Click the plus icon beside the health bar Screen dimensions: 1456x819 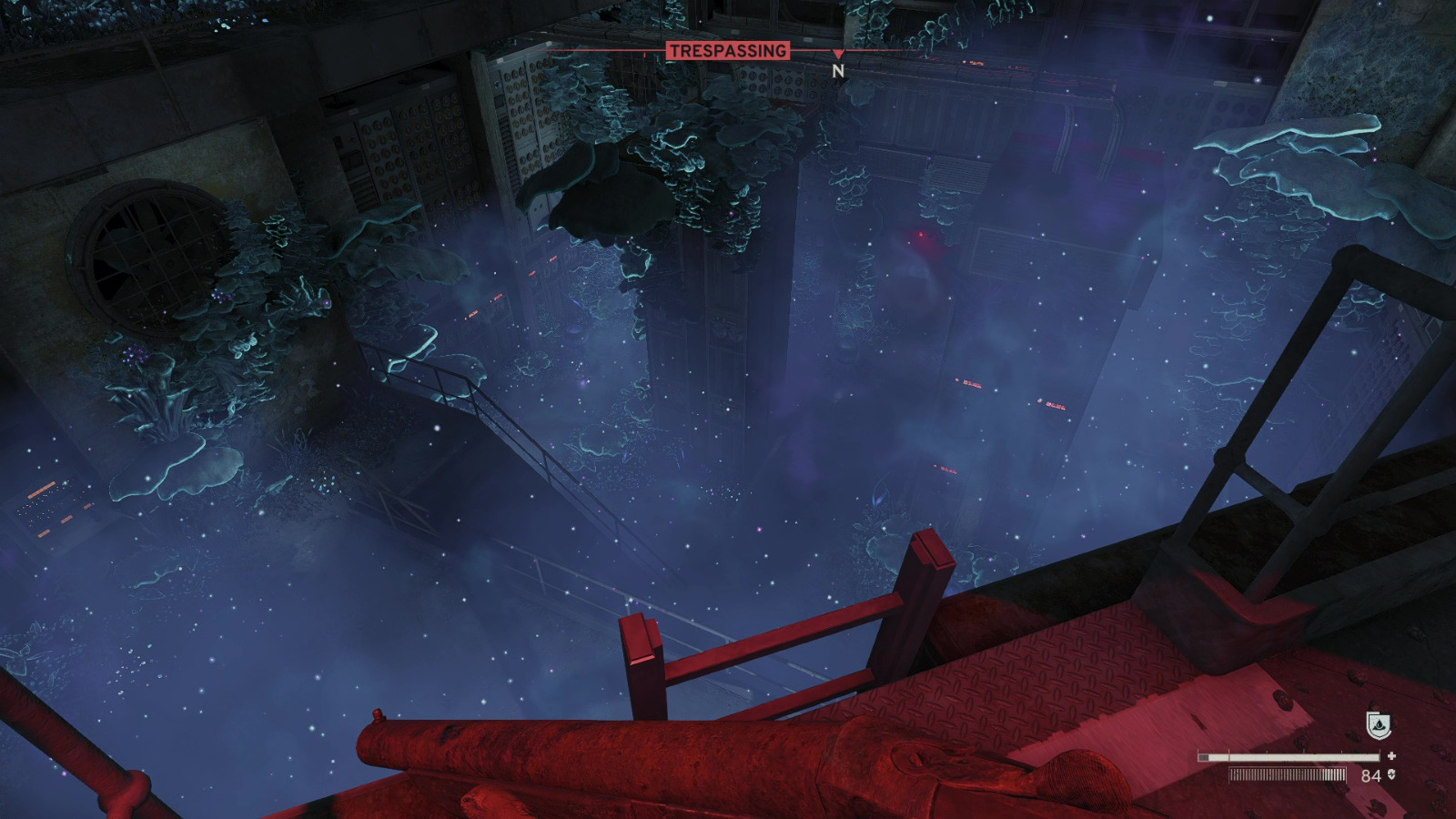[1390, 755]
